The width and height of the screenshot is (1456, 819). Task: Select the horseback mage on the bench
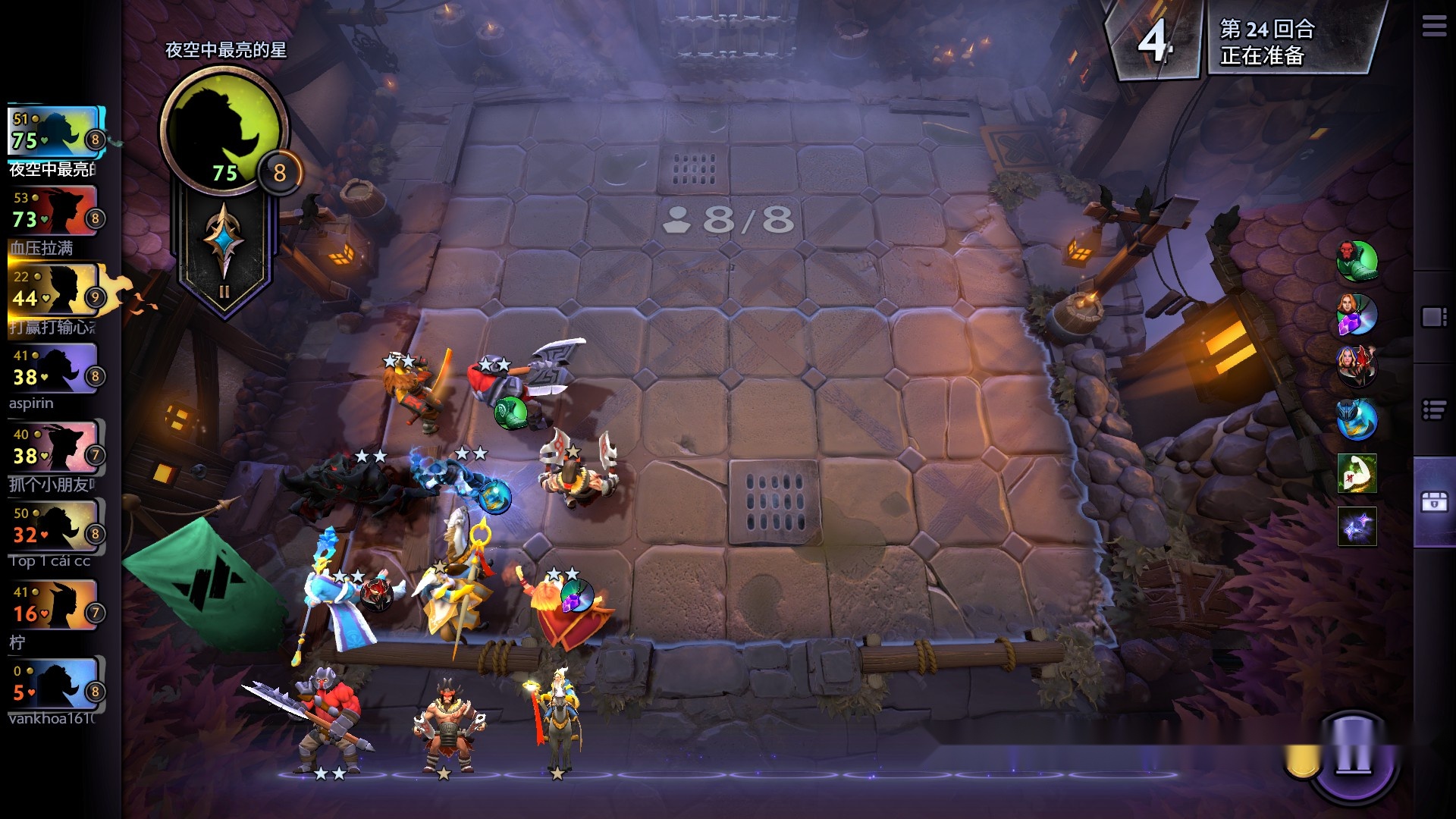(557, 720)
